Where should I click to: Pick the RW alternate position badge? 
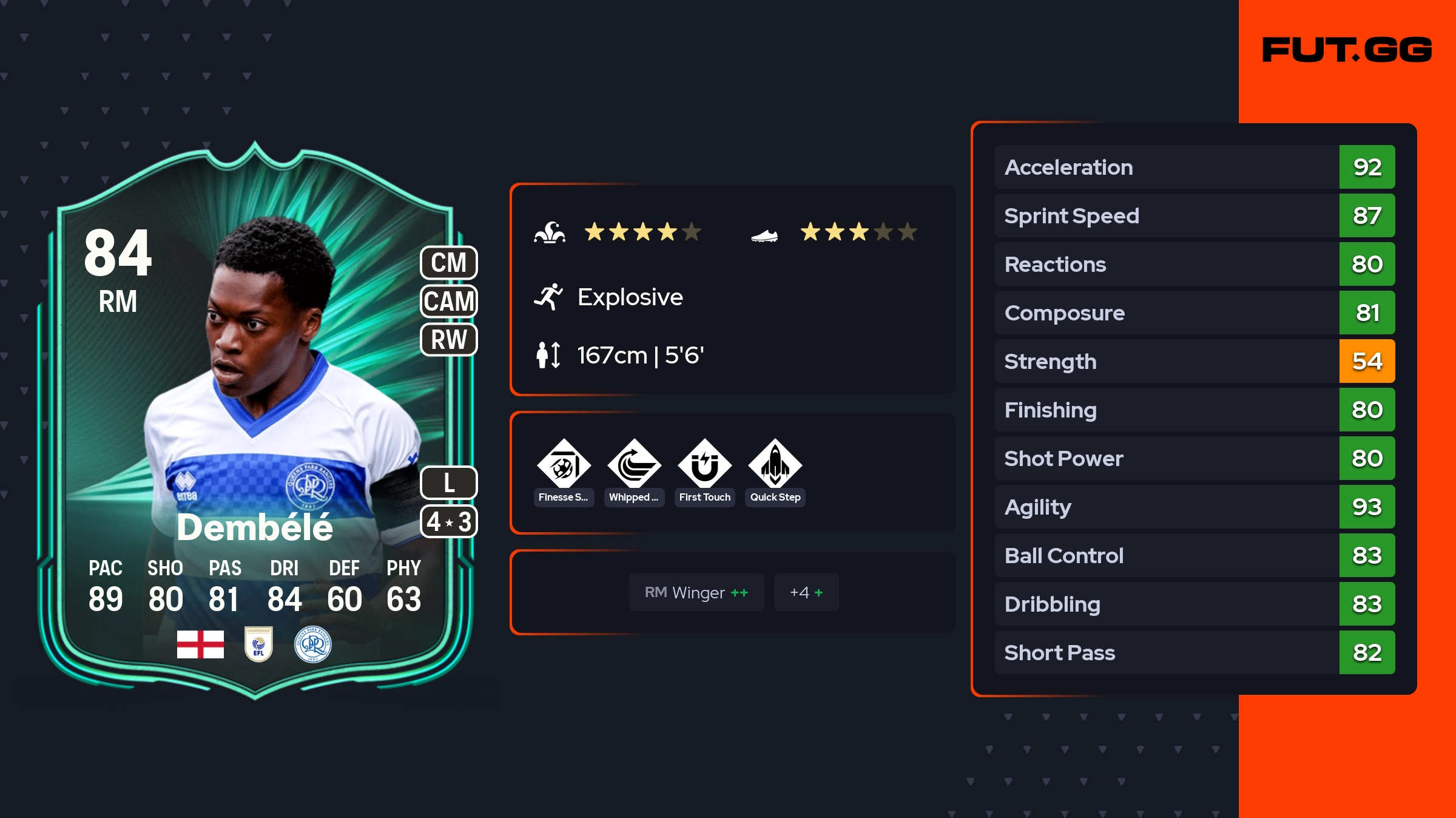[x=449, y=340]
